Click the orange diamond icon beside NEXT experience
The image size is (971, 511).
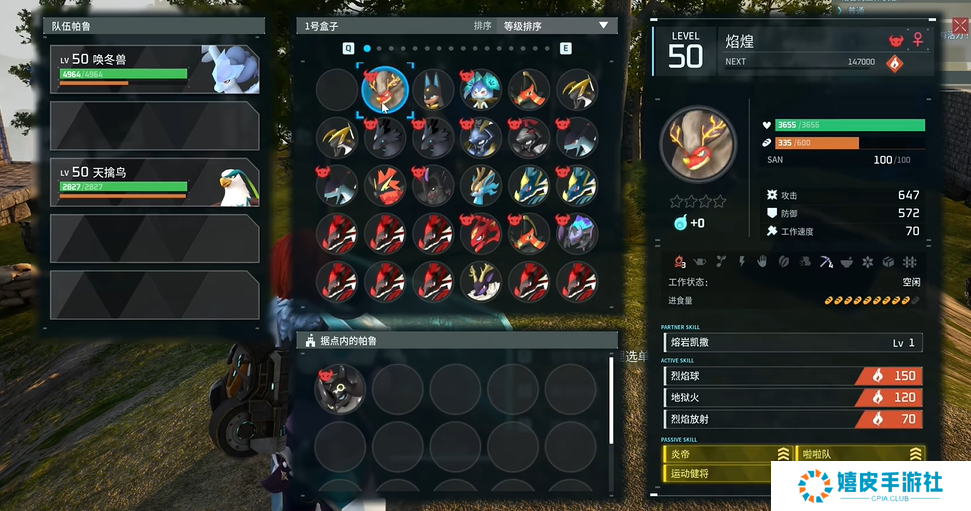[x=895, y=63]
